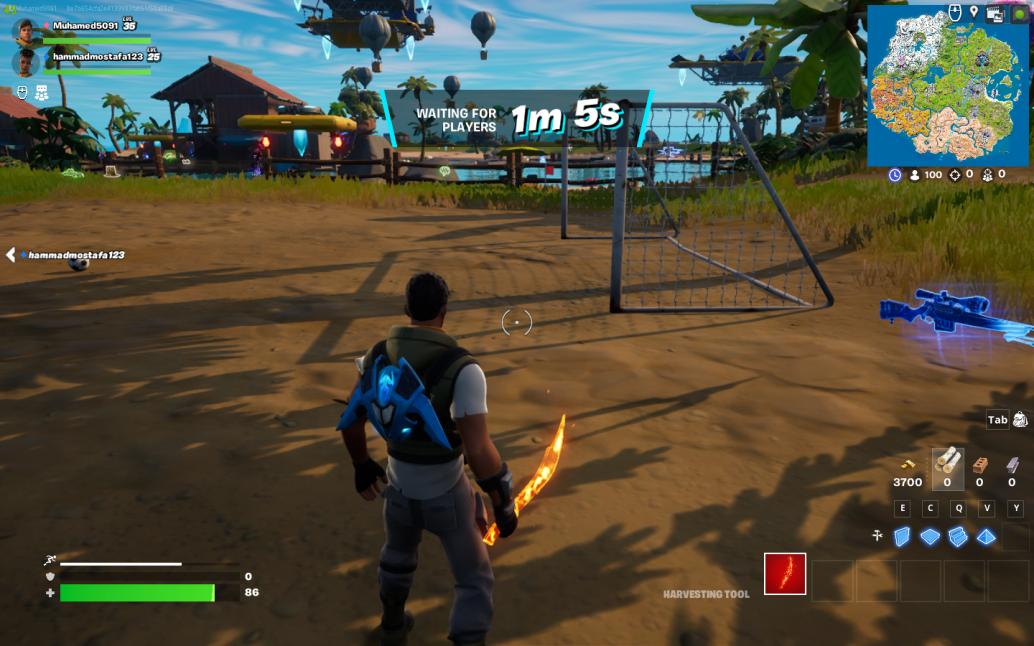Choose the wood building material
The image size is (1034, 646).
(948, 463)
